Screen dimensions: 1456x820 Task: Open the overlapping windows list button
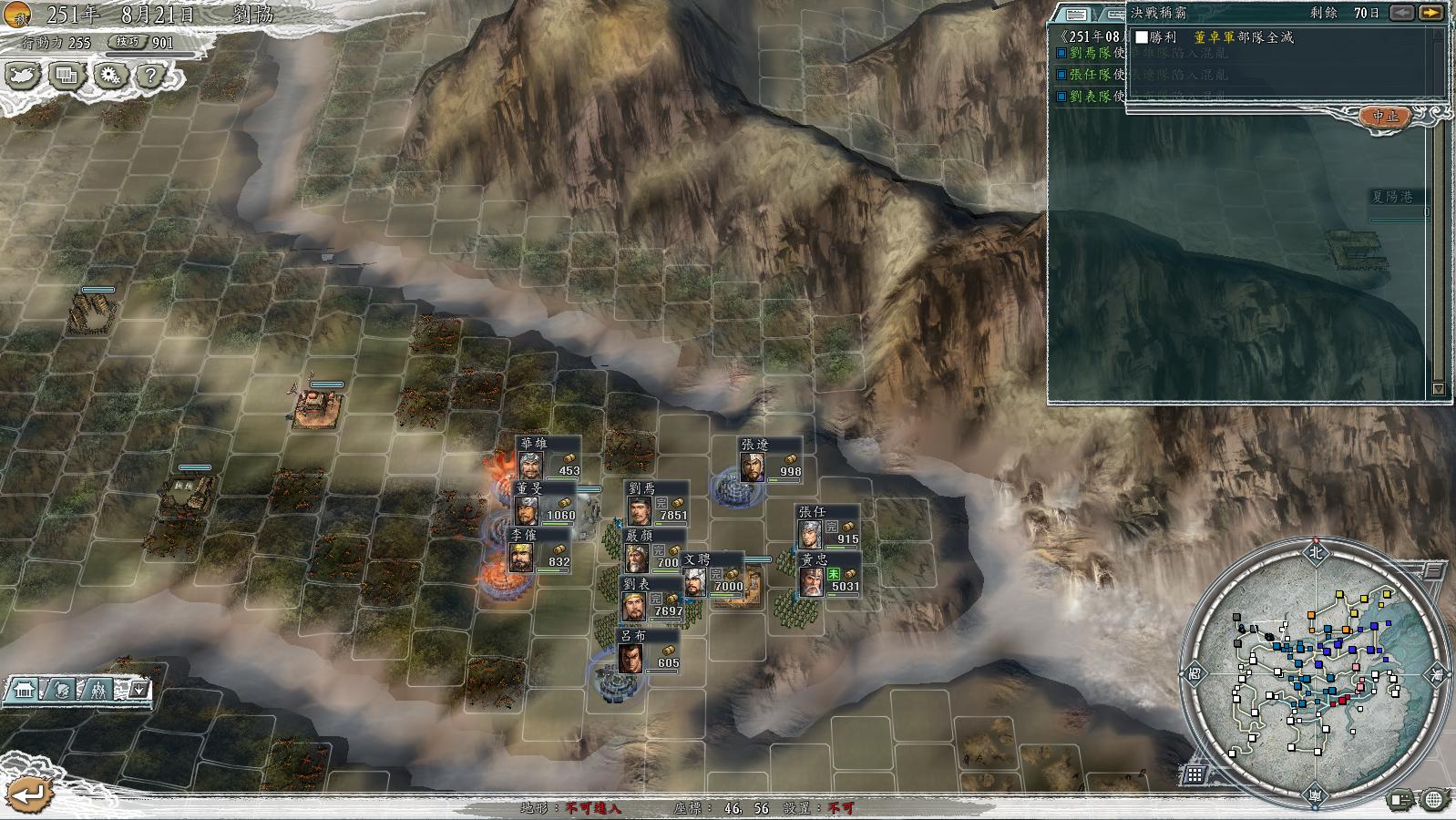[66, 77]
